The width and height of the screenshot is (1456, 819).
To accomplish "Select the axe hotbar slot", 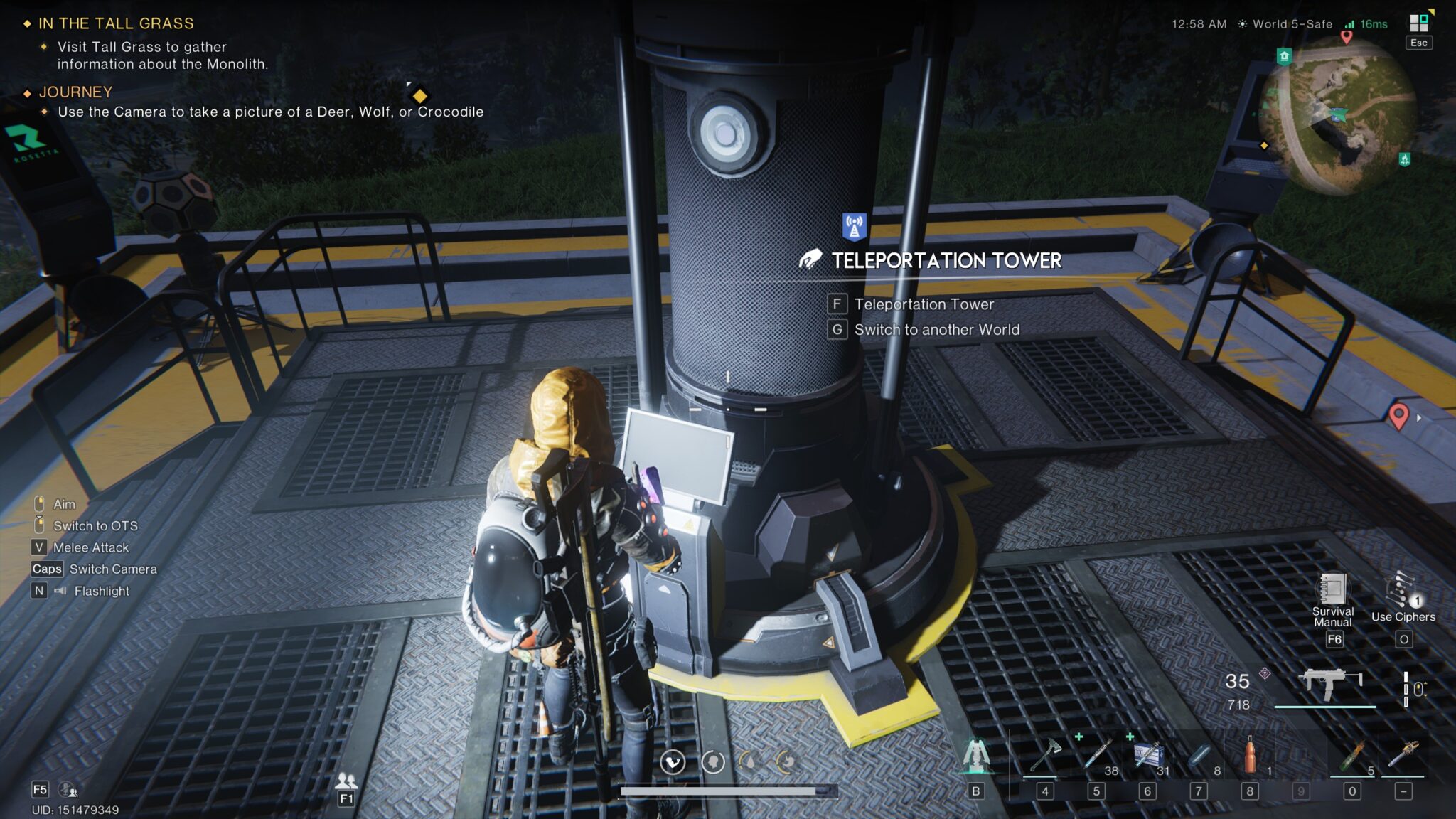I will 1045,755.
